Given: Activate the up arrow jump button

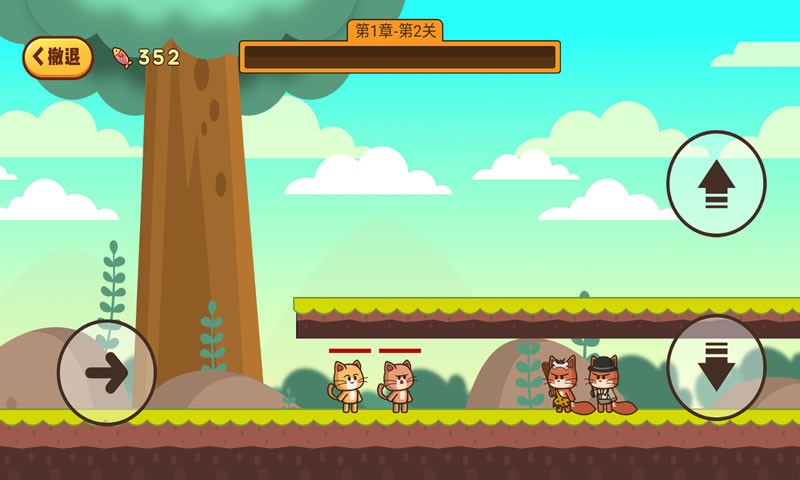Looking at the screenshot, I should (716, 184).
